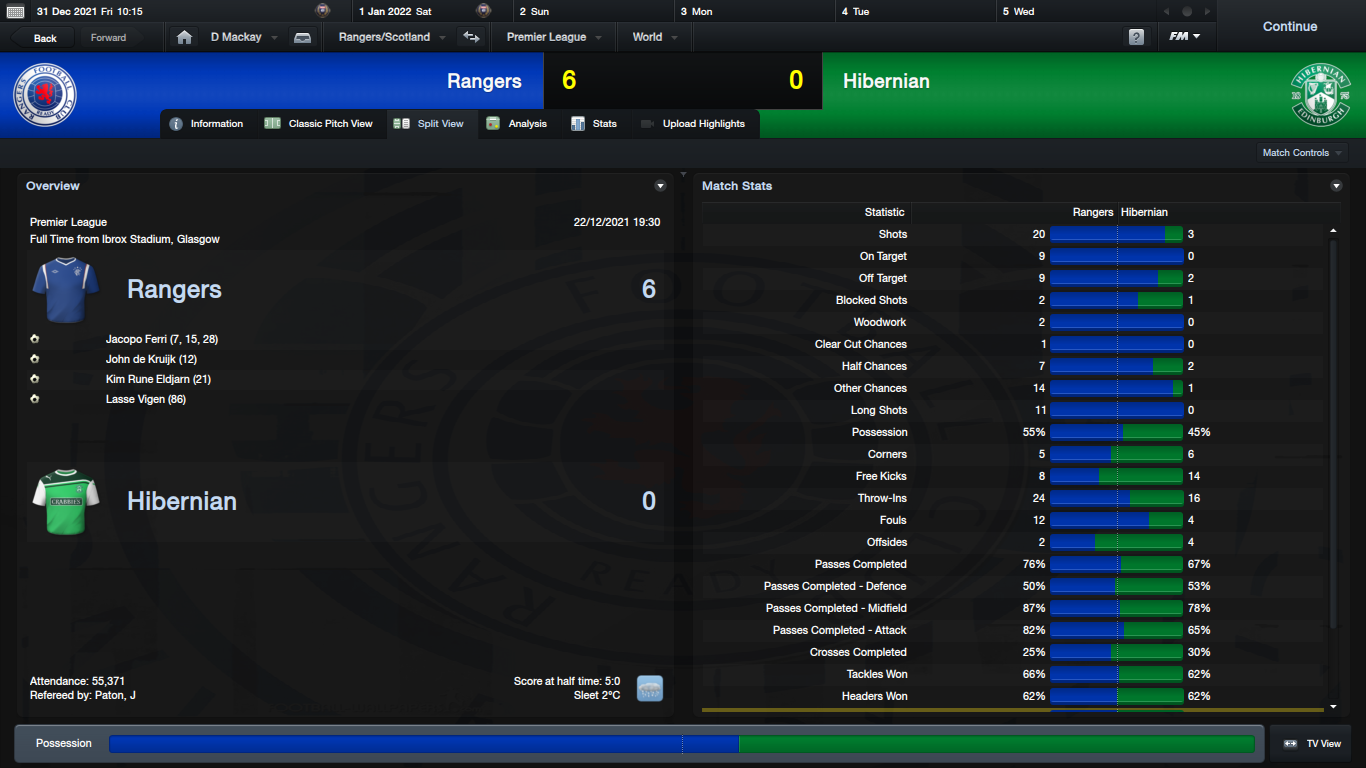Click the Continue button
This screenshot has height=768, width=1366.
coord(1289,27)
